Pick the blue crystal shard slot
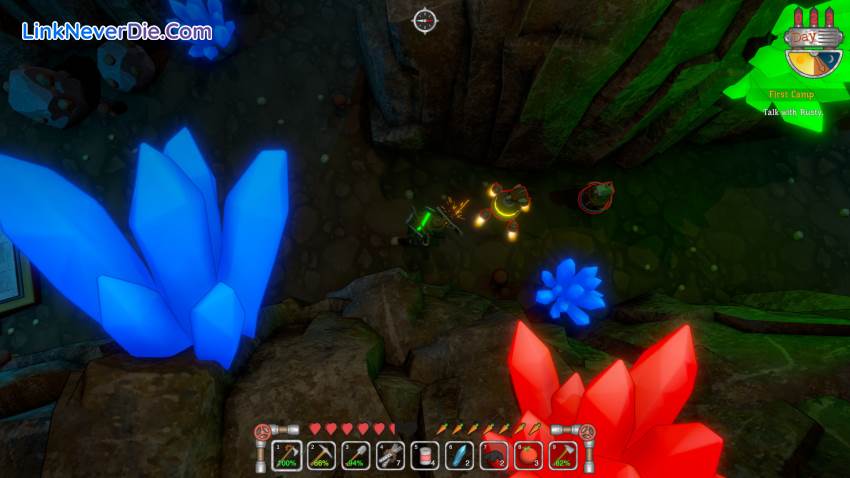850x478 pixels. coord(457,456)
